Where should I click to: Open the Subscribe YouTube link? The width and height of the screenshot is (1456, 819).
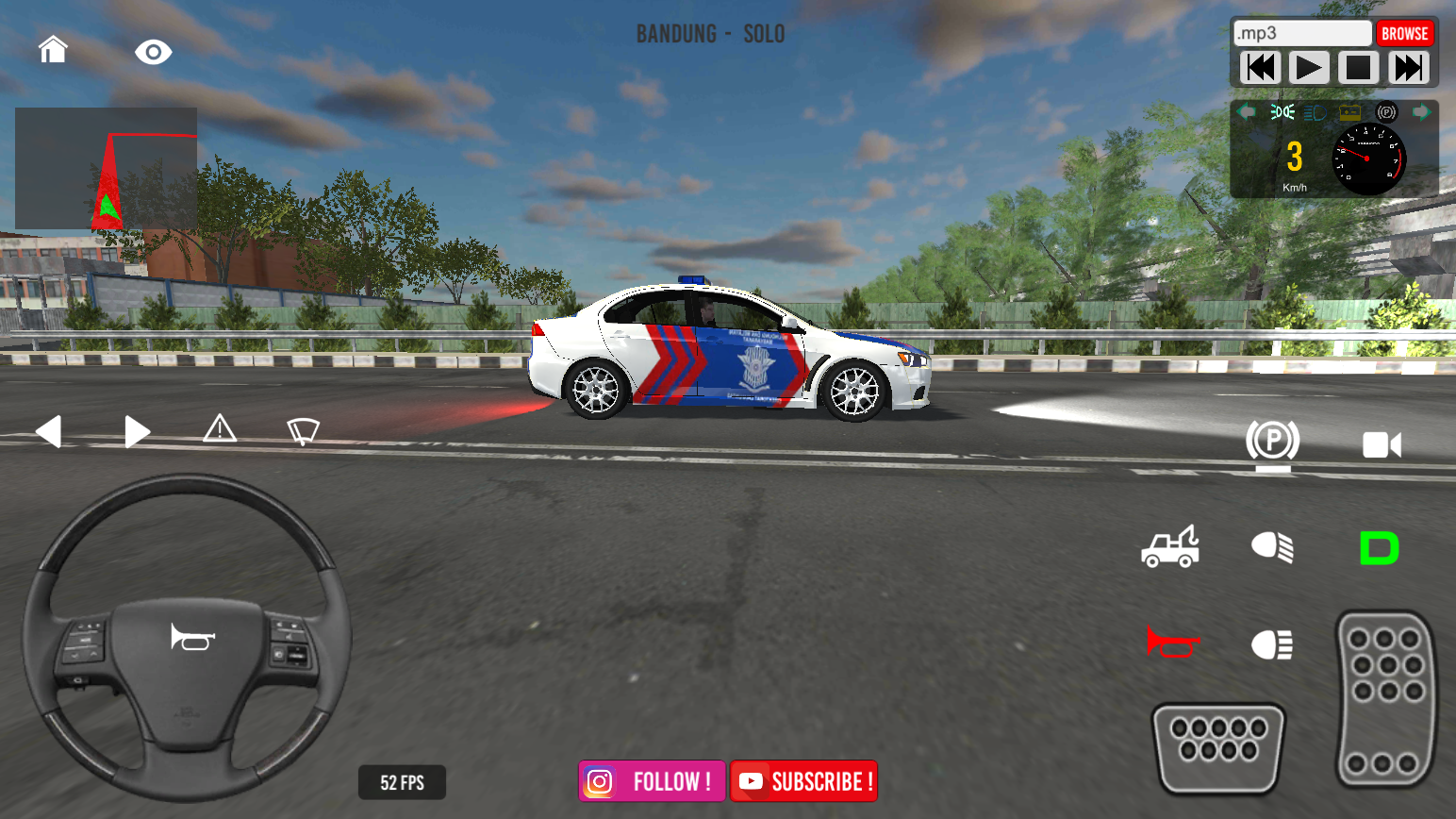(803, 781)
